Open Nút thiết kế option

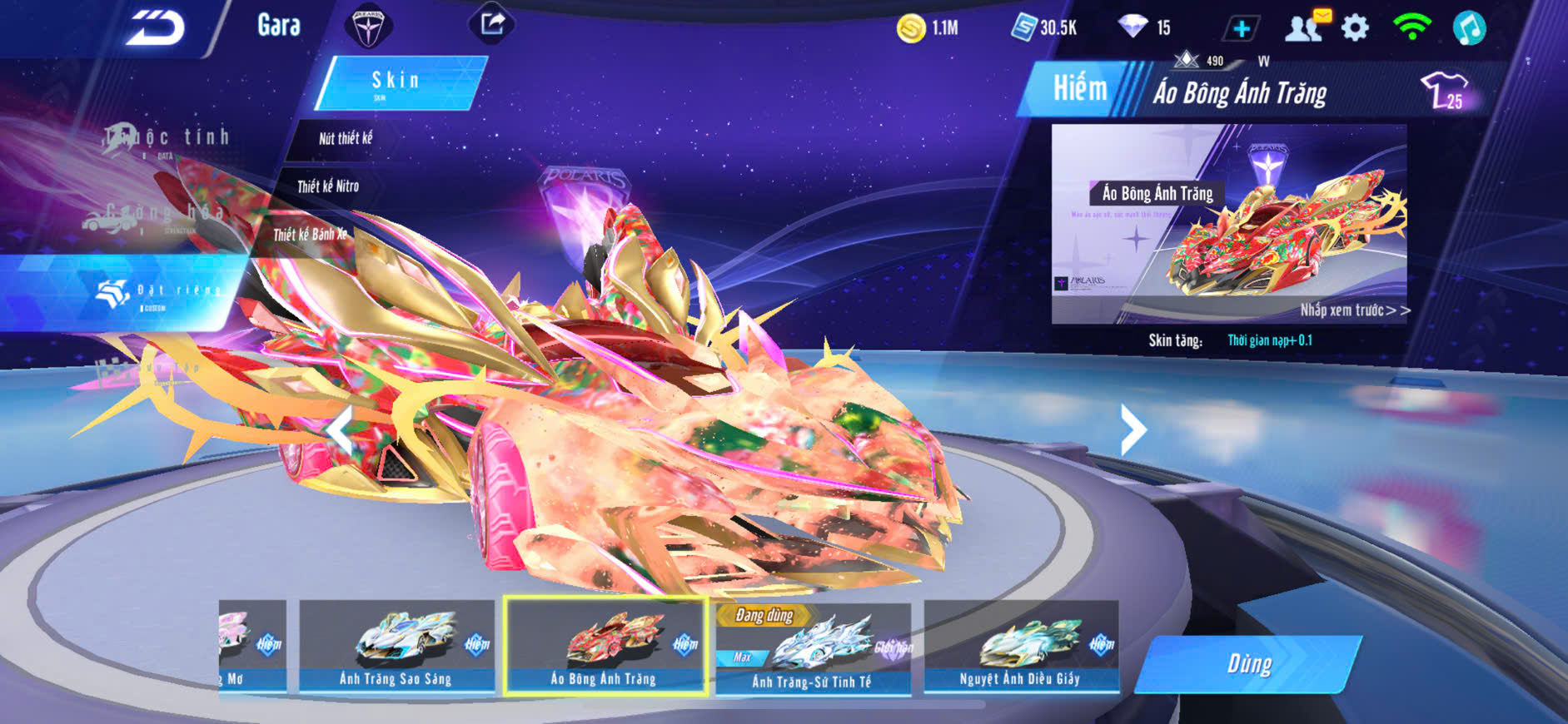pos(346,138)
